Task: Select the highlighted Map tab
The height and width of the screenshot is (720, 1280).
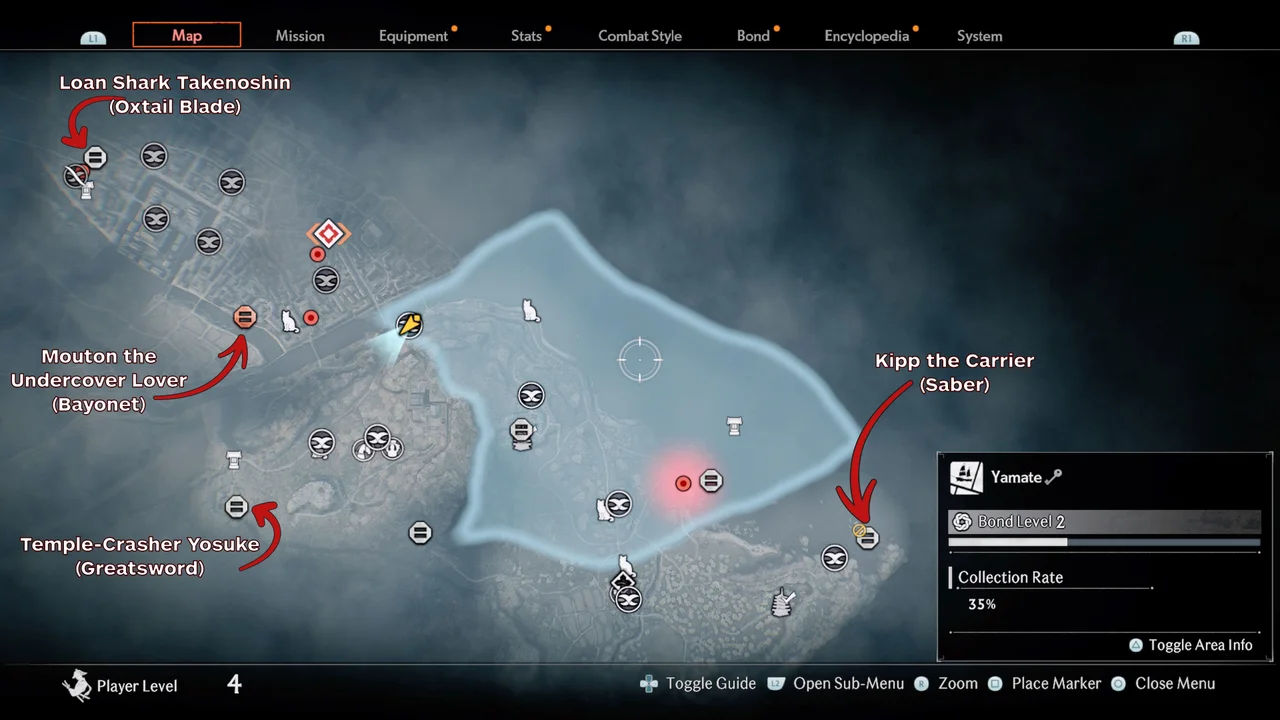Action: point(187,35)
